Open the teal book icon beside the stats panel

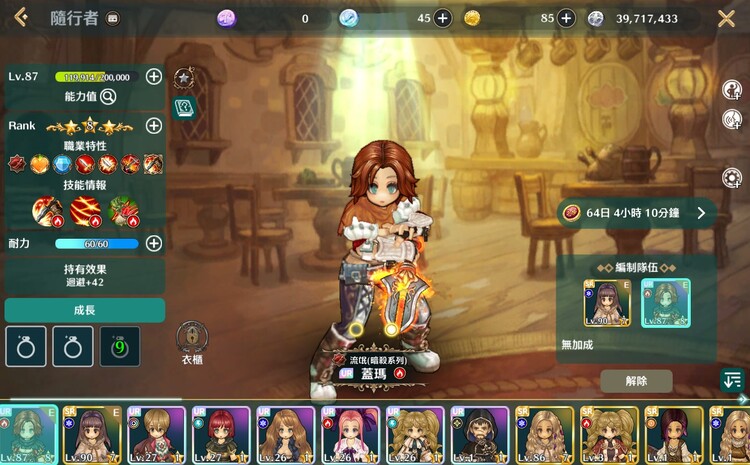(183, 108)
